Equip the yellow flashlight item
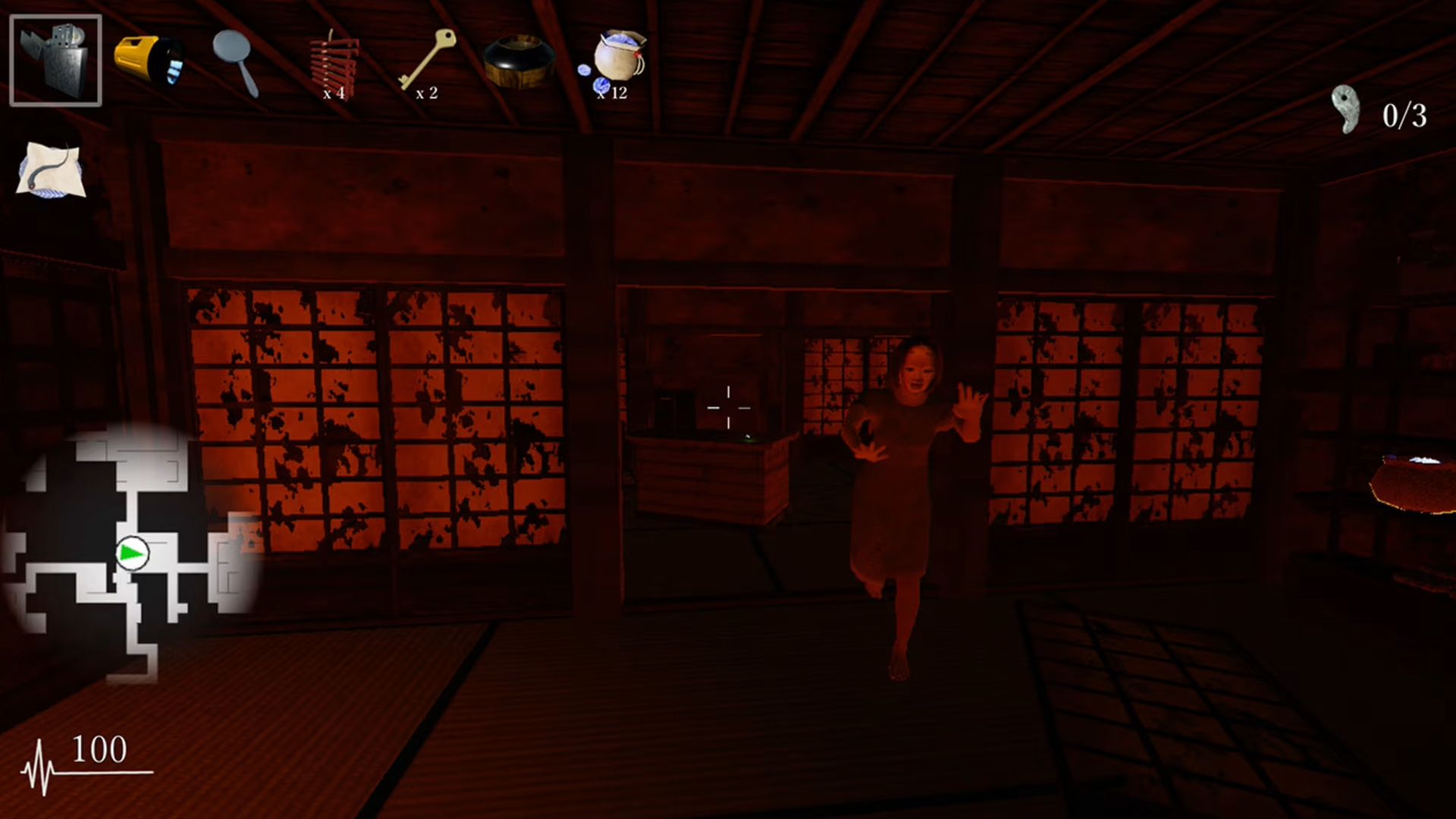1456x819 pixels. (x=149, y=61)
